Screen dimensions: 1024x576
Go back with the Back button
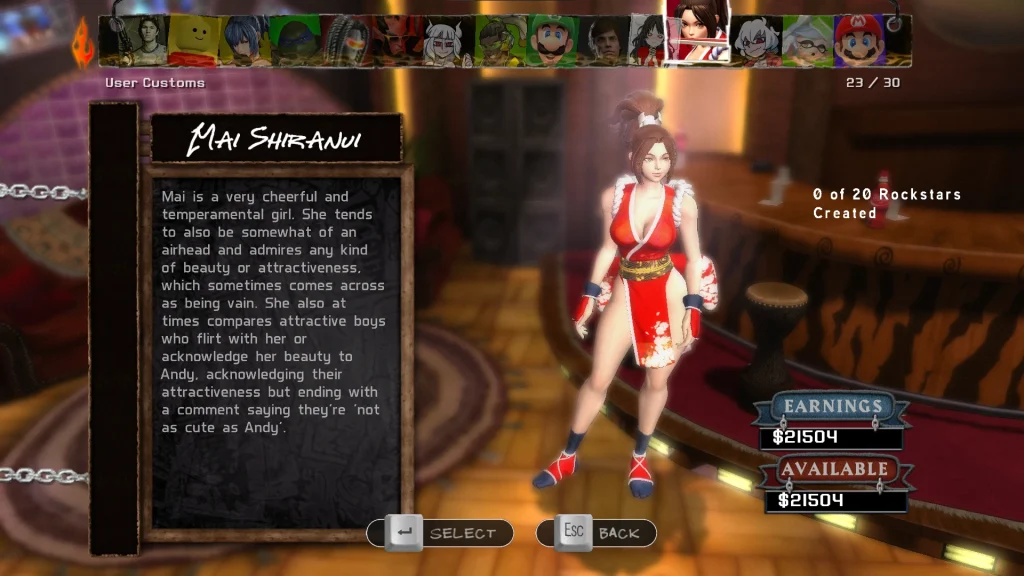click(596, 533)
